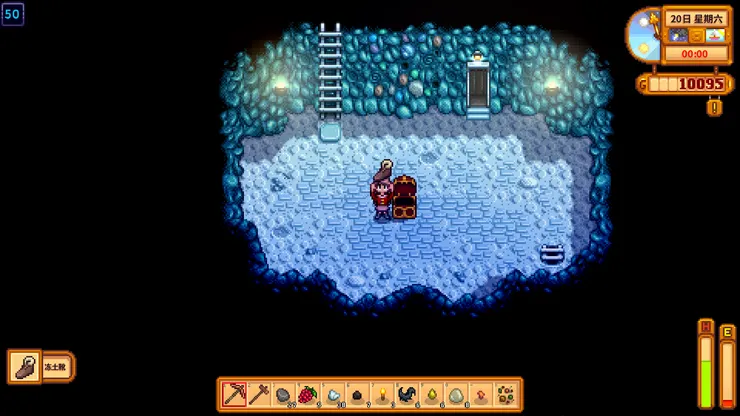Image resolution: width=740 pixels, height=416 pixels.
Task: Select the pickaxe in the hotbar
Action: click(x=234, y=394)
